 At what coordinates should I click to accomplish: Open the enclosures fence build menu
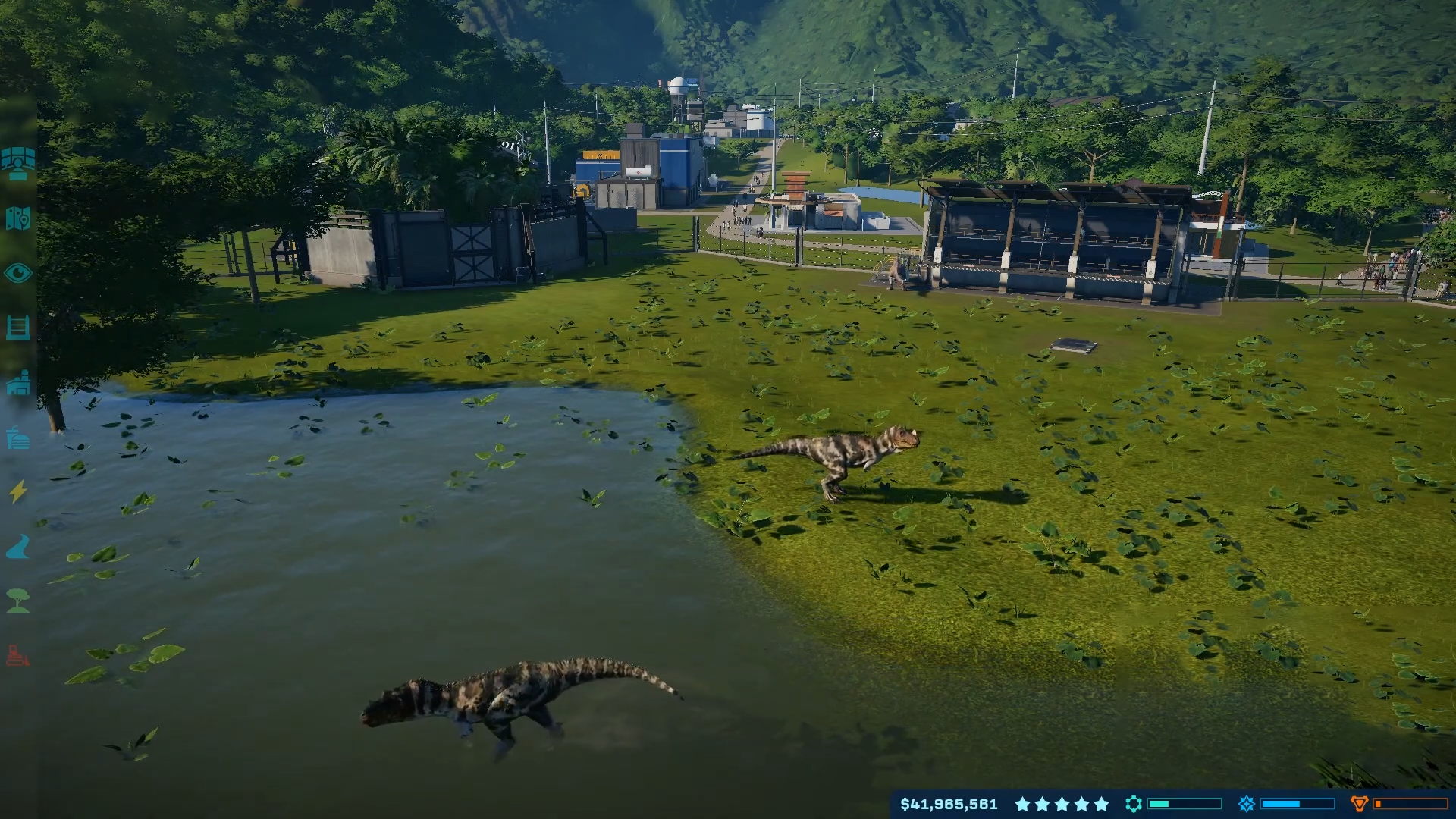tap(18, 328)
